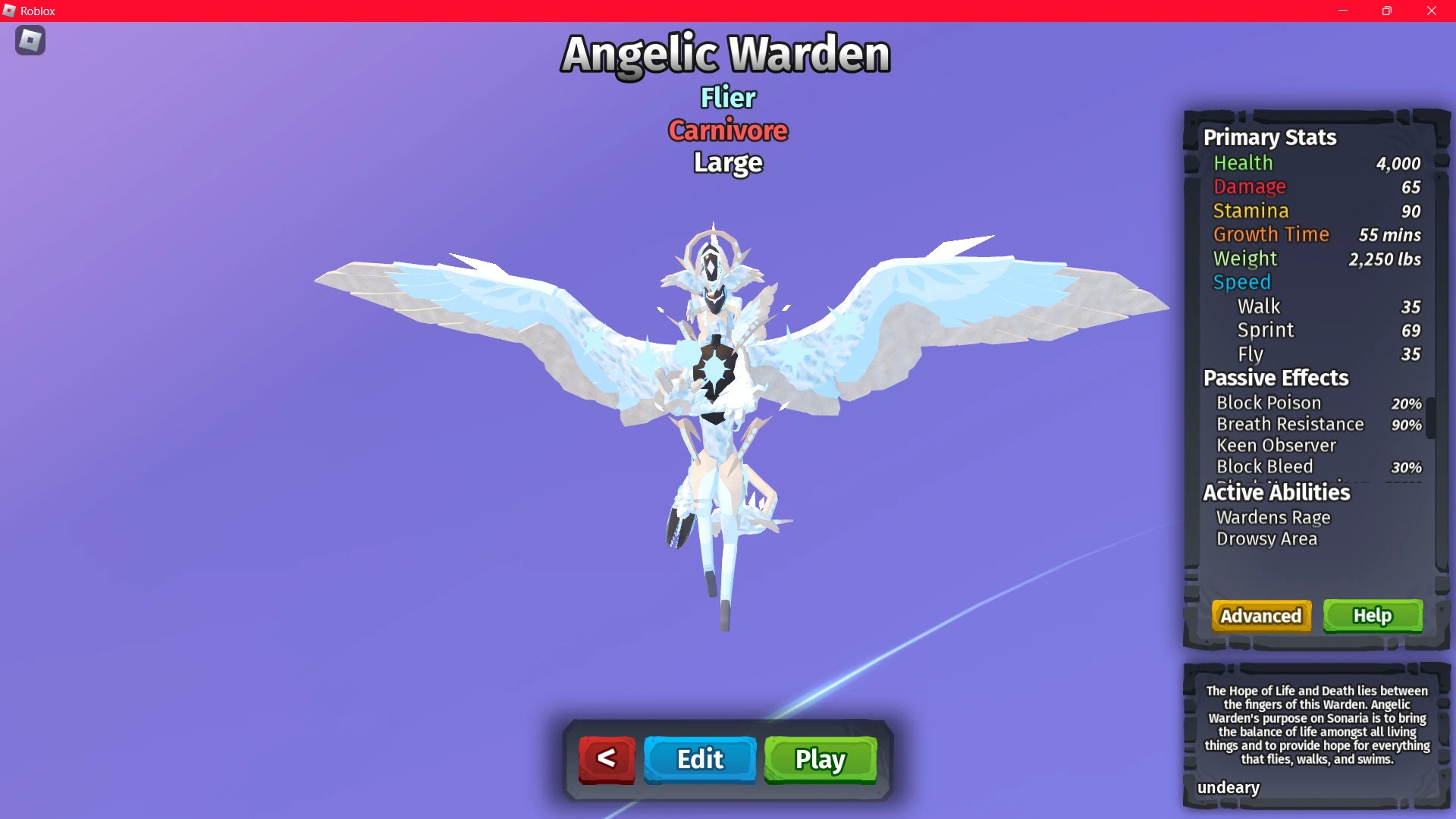Open the Primary Stats panel header

point(1270,137)
